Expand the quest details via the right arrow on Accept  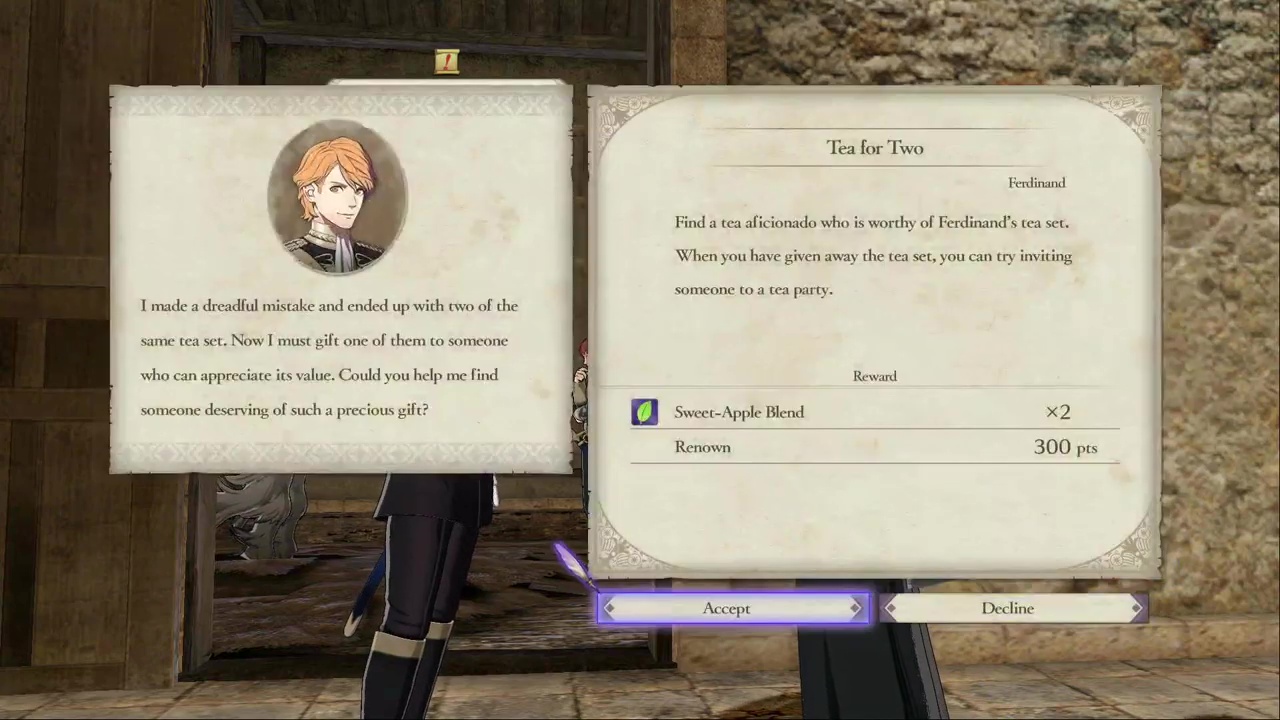pos(855,608)
